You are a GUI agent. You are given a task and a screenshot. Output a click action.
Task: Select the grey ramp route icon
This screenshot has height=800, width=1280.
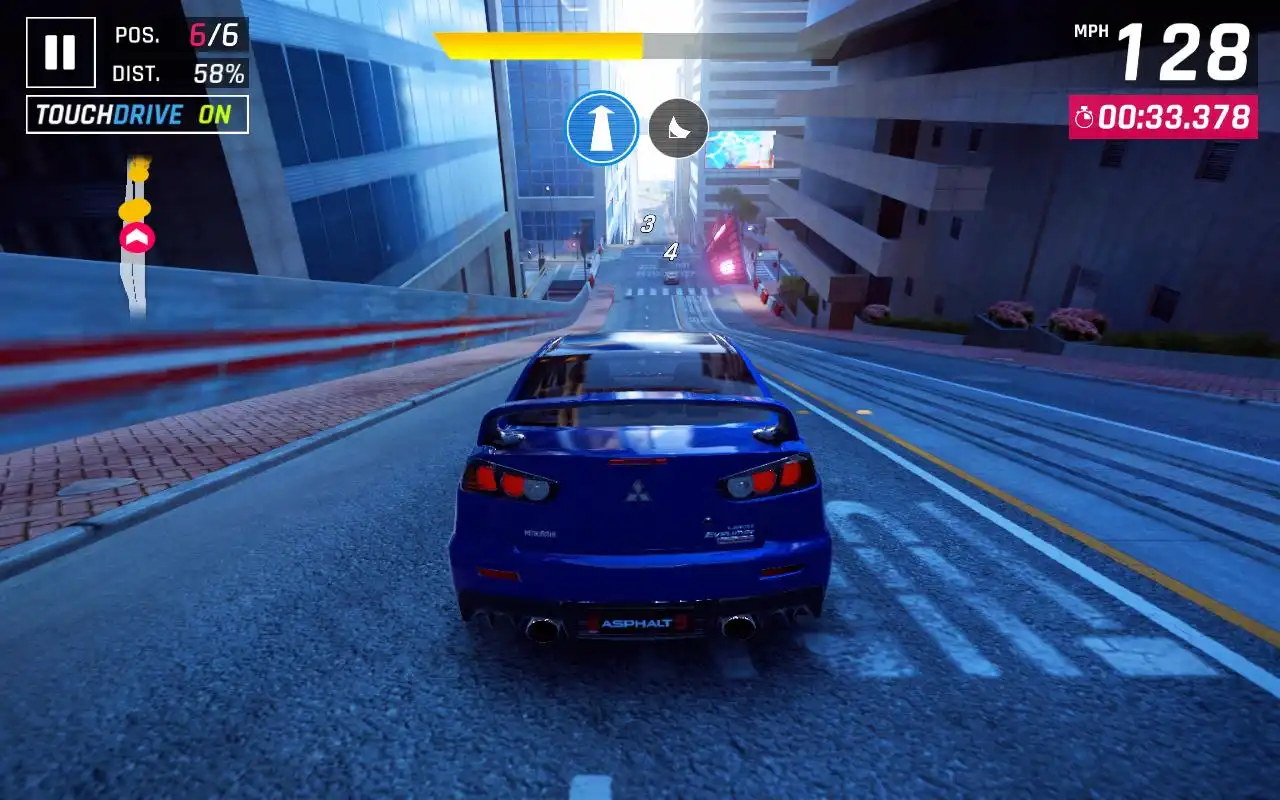(x=678, y=128)
